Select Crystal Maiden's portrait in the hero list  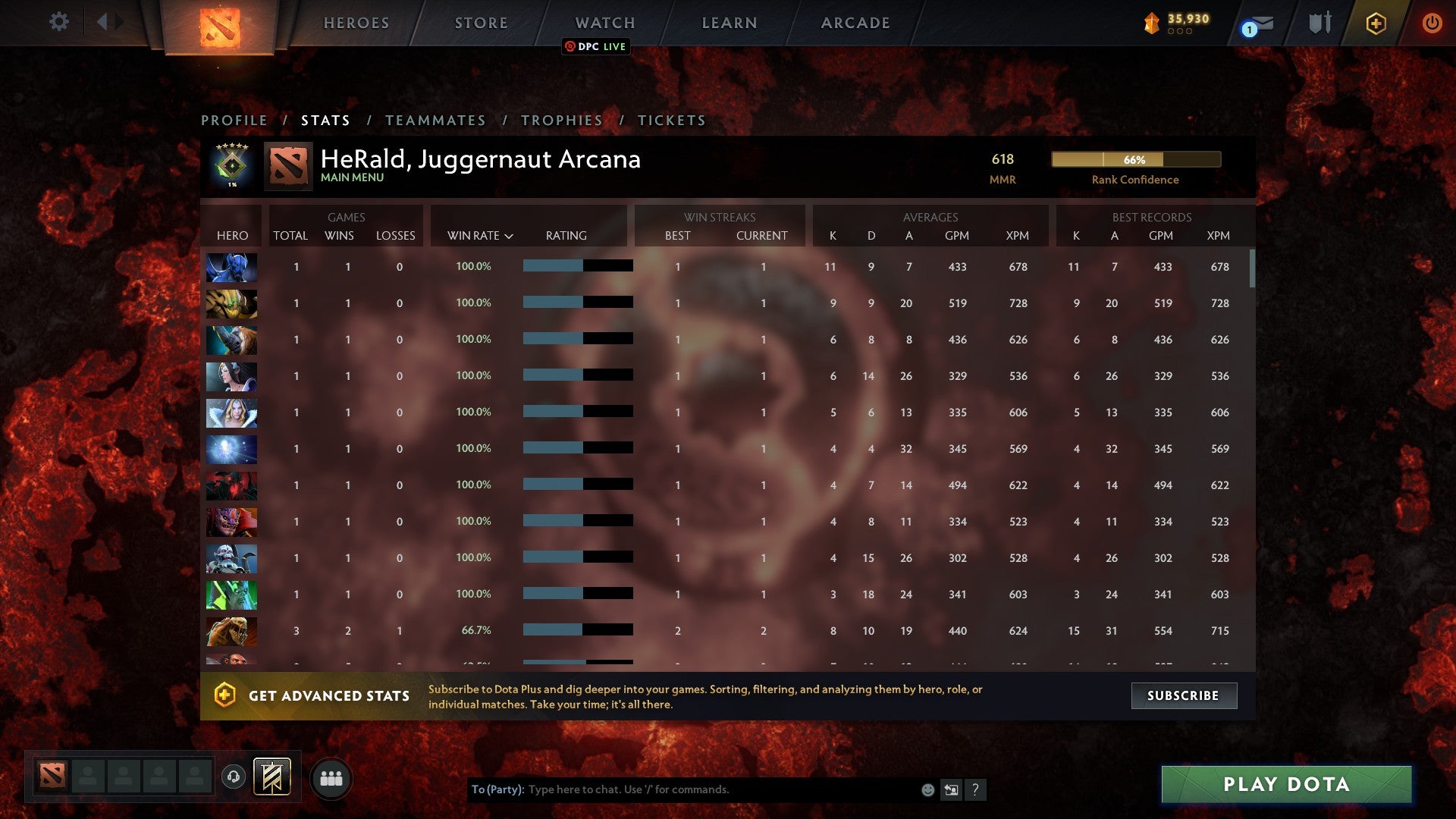click(x=231, y=413)
